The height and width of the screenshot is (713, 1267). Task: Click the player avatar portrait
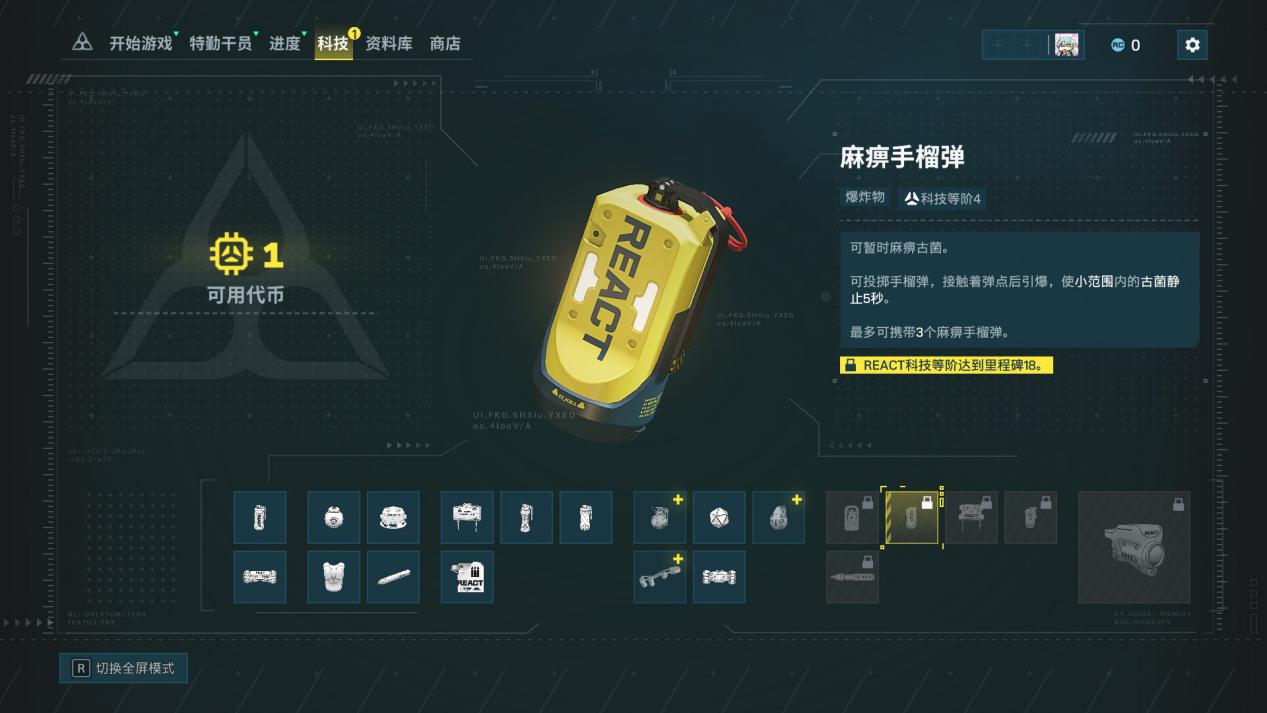1066,45
